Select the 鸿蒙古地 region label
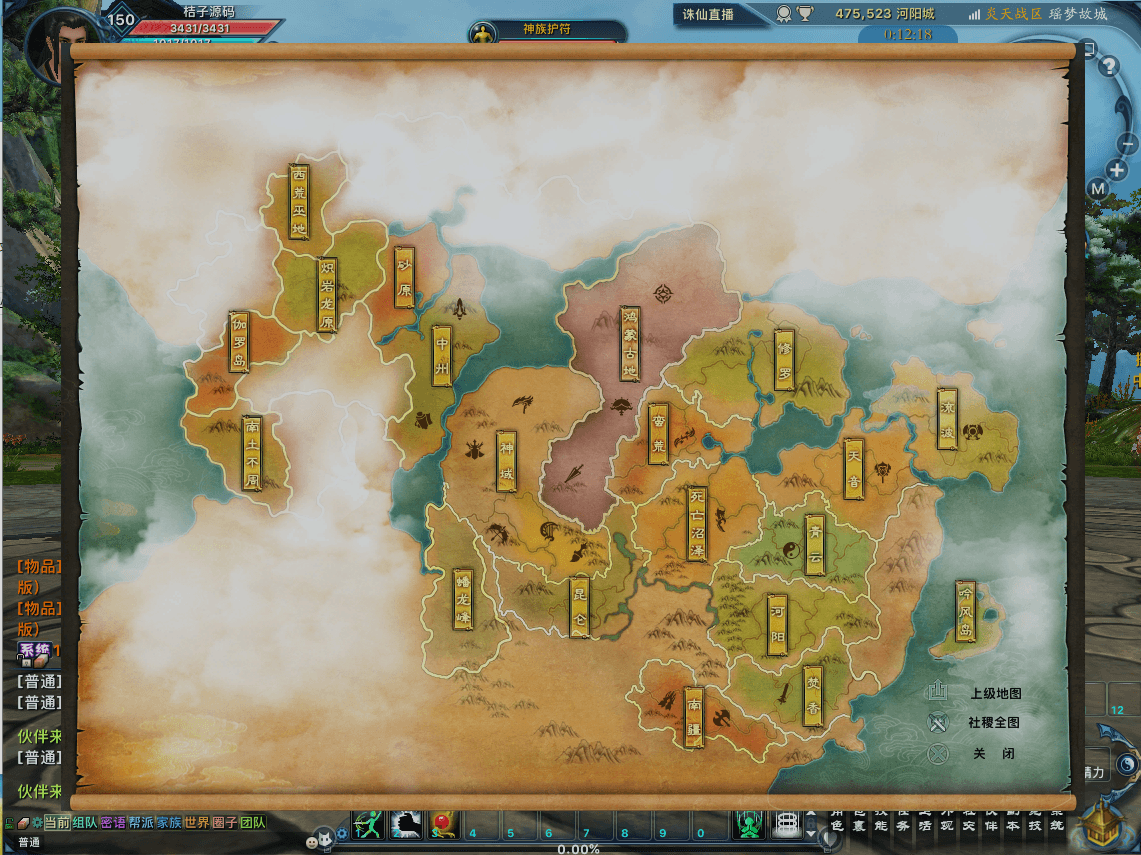This screenshot has width=1141, height=855. (630, 345)
